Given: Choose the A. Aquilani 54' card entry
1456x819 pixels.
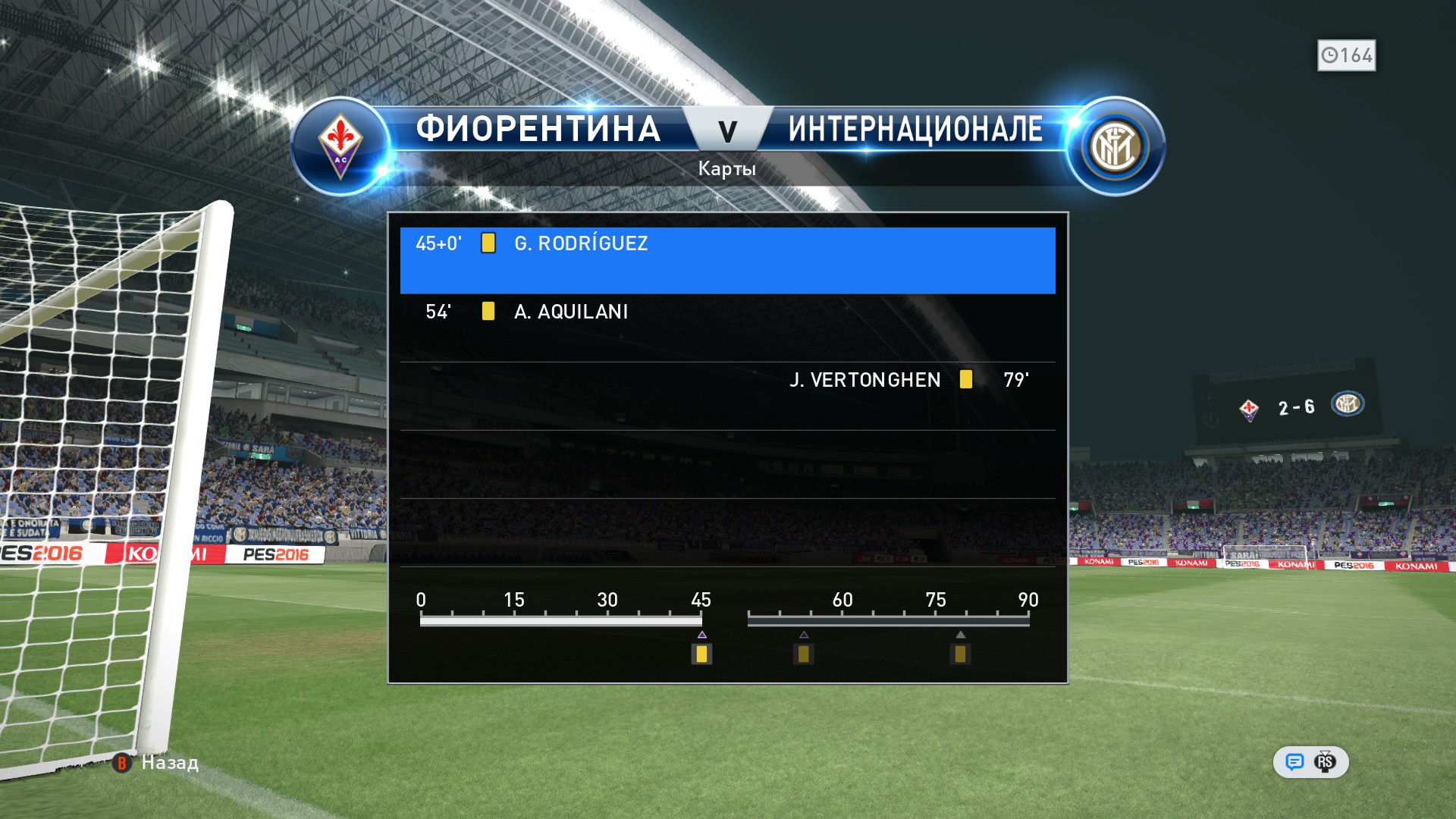Looking at the screenshot, I should click(x=726, y=328).
